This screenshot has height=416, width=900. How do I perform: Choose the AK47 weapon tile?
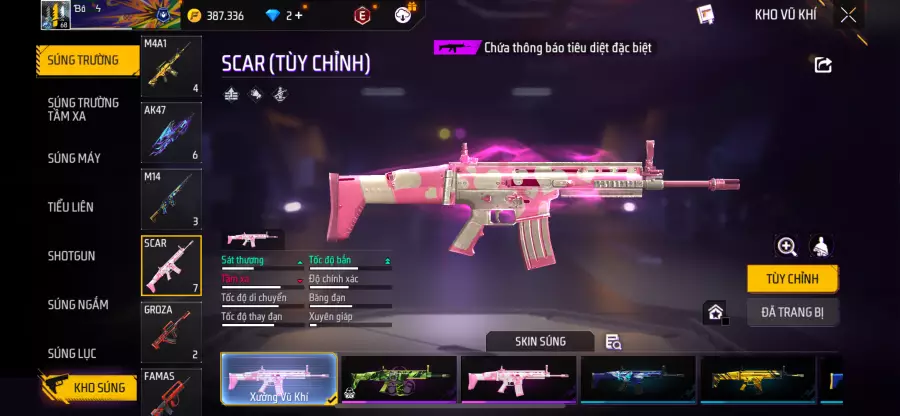[171, 133]
